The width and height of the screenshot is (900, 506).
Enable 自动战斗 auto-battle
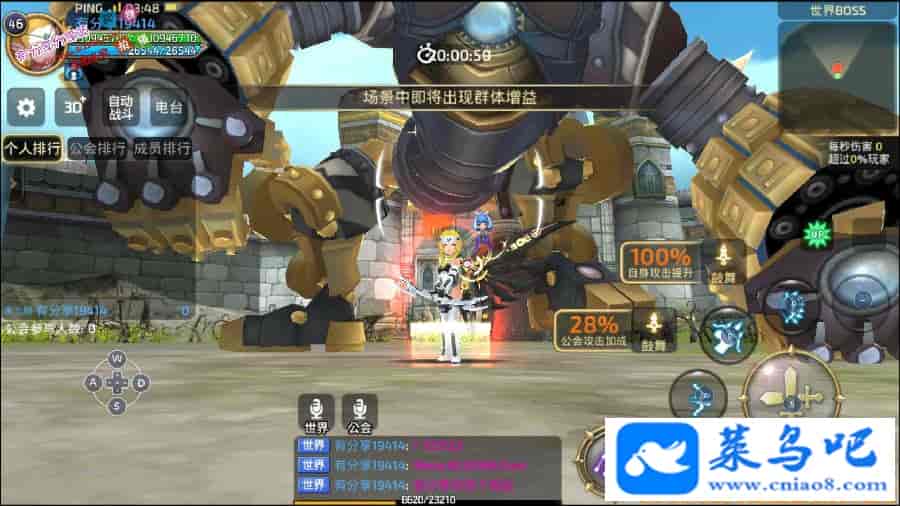tap(120, 107)
